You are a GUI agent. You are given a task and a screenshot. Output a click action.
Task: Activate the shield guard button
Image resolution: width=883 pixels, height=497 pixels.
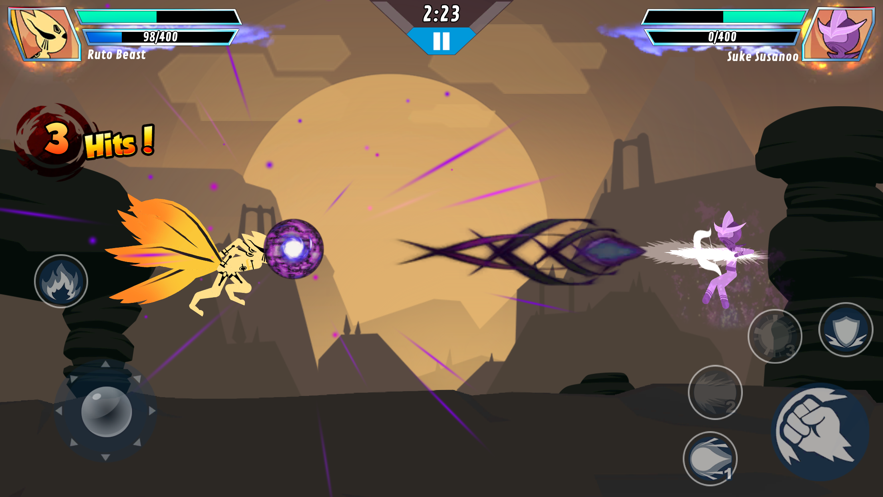(x=845, y=329)
